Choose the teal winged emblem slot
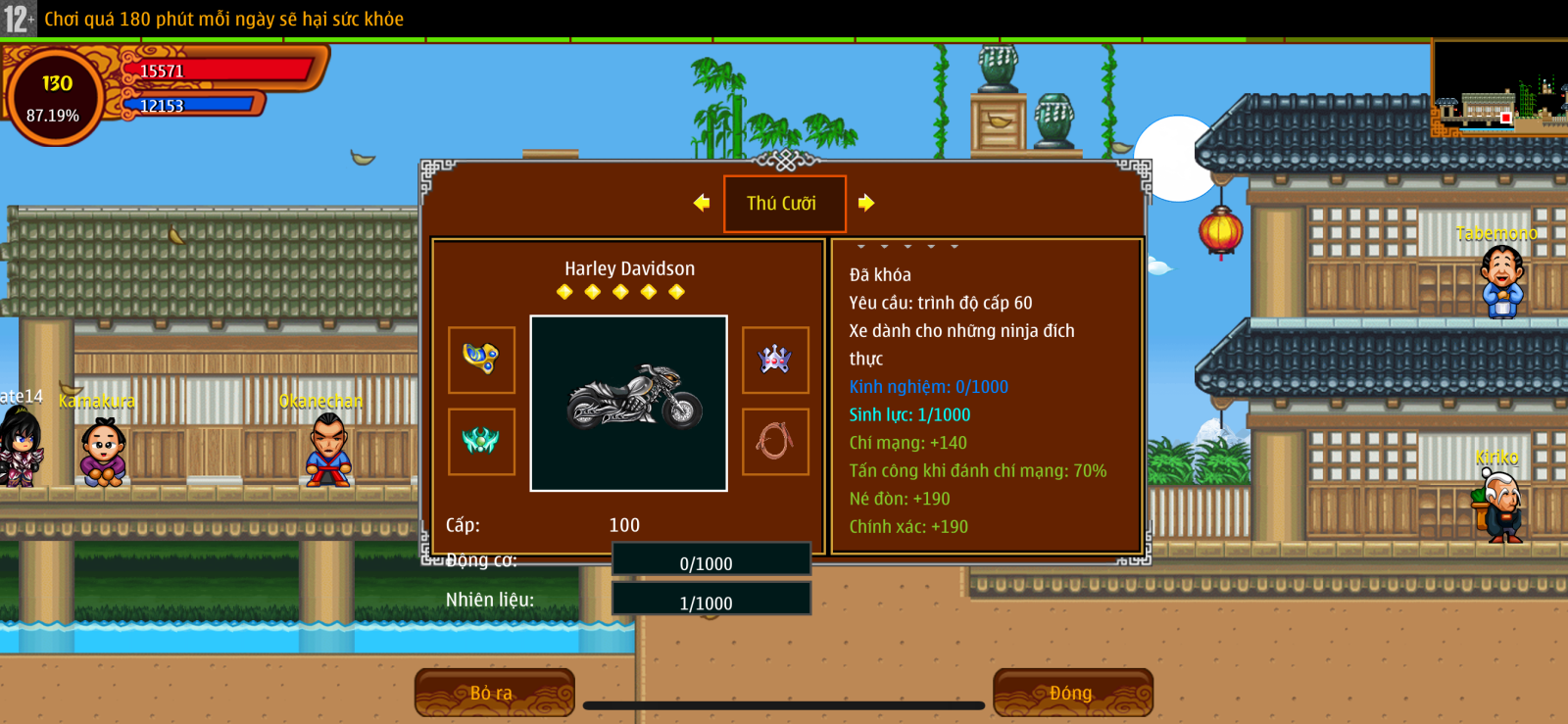 coord(481,441)
